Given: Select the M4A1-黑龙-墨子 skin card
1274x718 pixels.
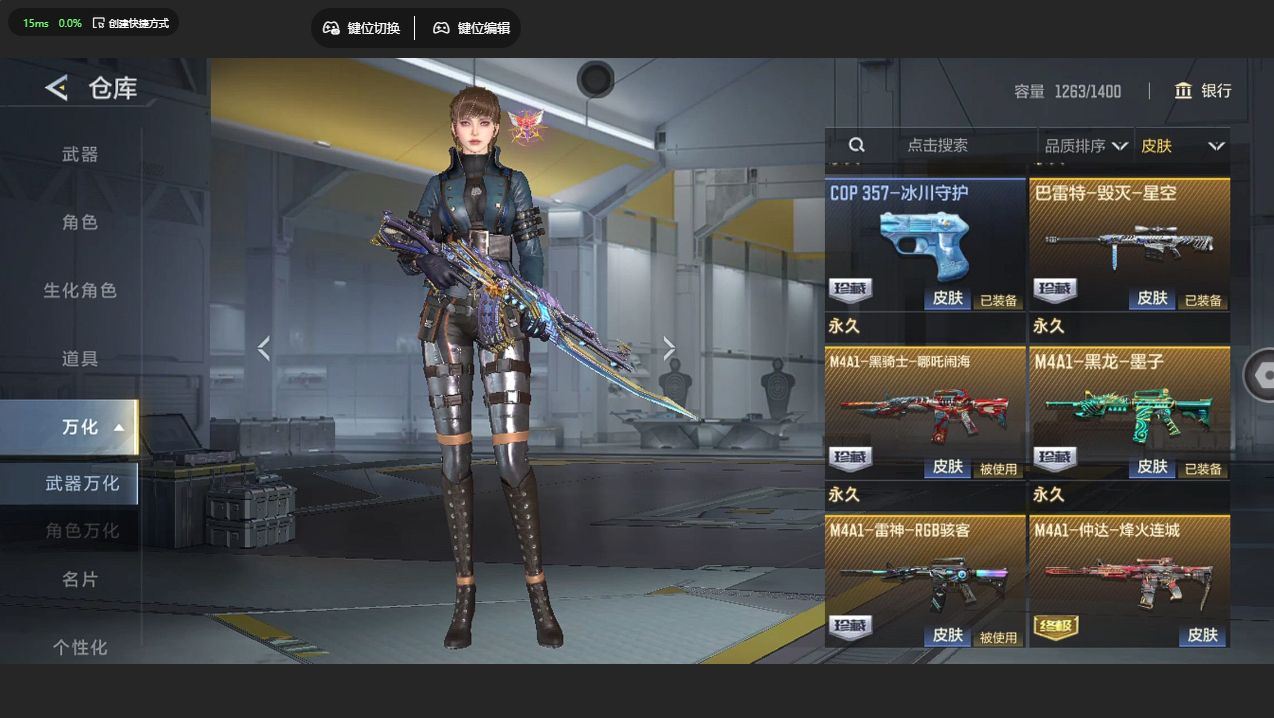Looking at the screenshot, I should pos(1130,412).
